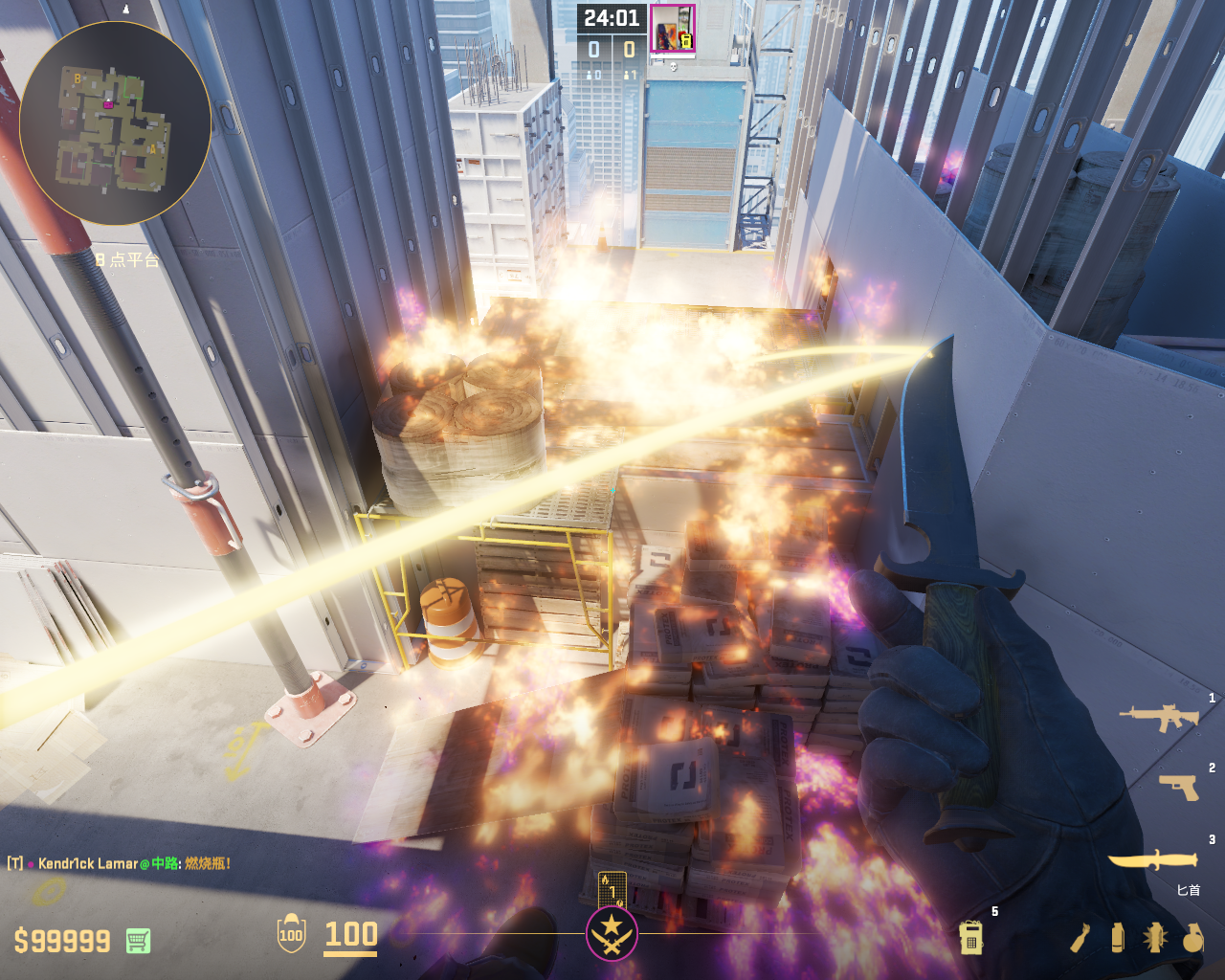The image size is (1225, 980).
Task: Click the player avatar beside the round timer
Action: [x=673, y=28]
